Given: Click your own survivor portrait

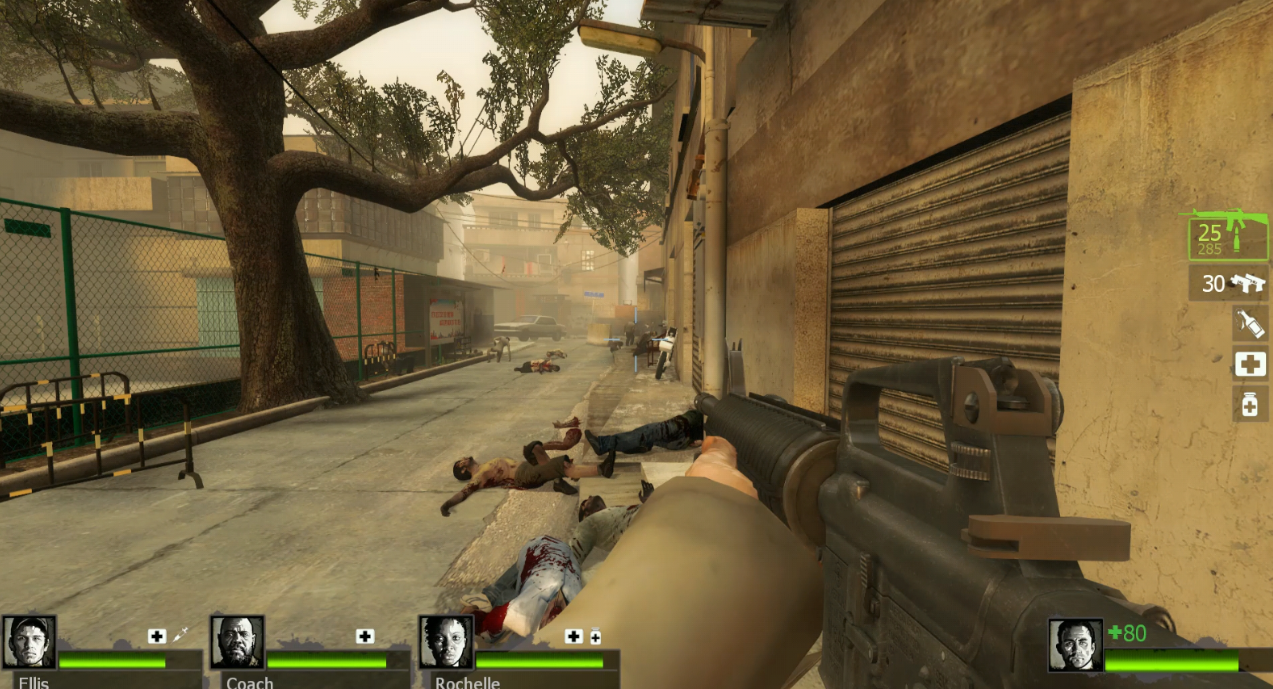Looking at the screenshot, I should click(x=1075, y=645).
